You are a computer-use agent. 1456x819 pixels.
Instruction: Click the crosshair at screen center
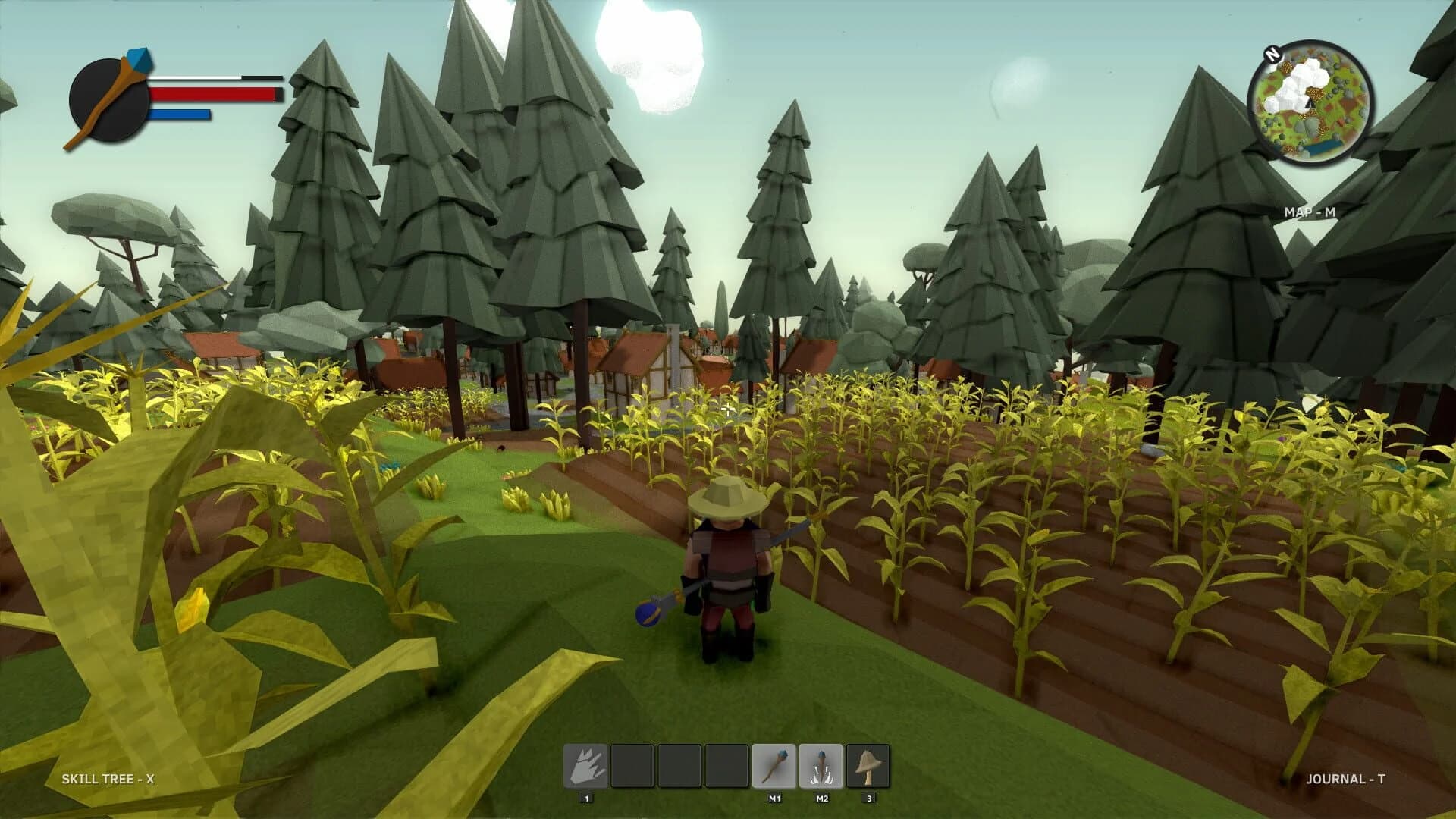pos(728,409)
